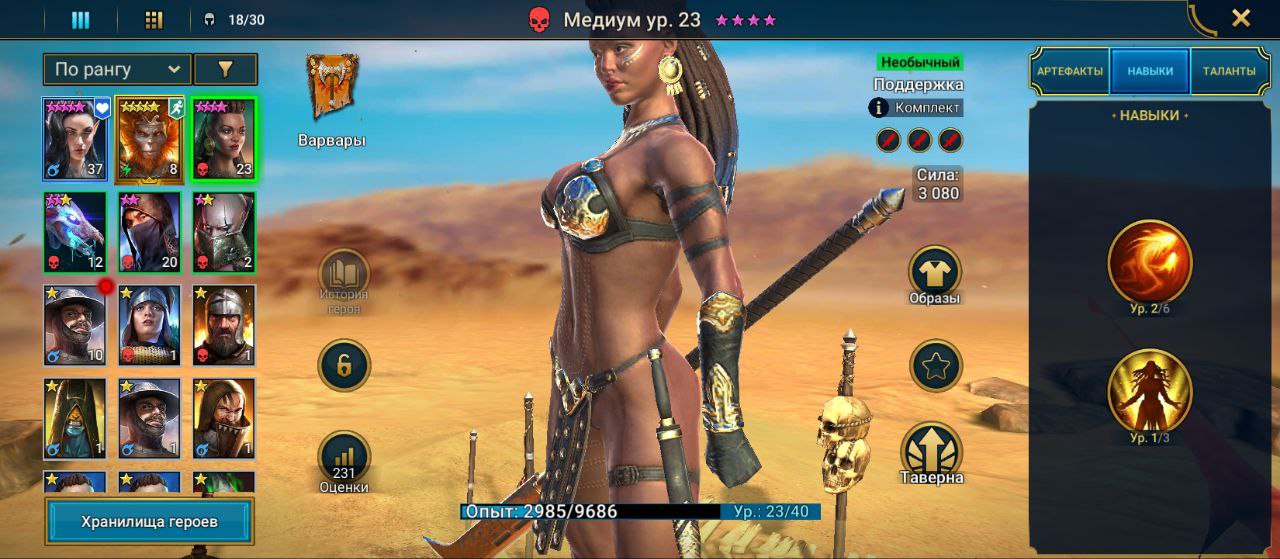Open the hero filter funnel button
The height and width of the screenshot is (559, 1280).
[225, 69]
